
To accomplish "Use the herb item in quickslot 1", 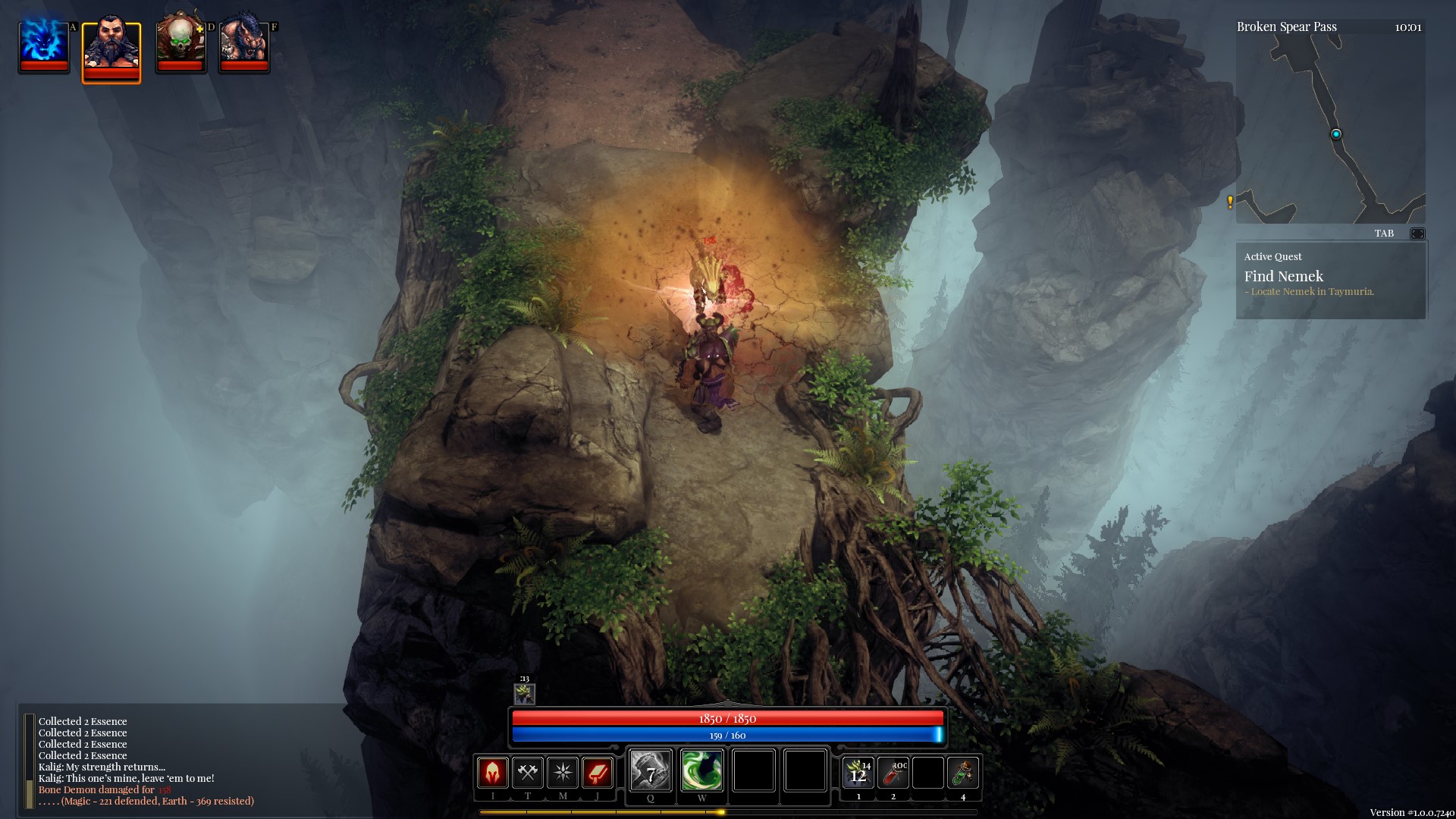I will [x=858, y=773].
